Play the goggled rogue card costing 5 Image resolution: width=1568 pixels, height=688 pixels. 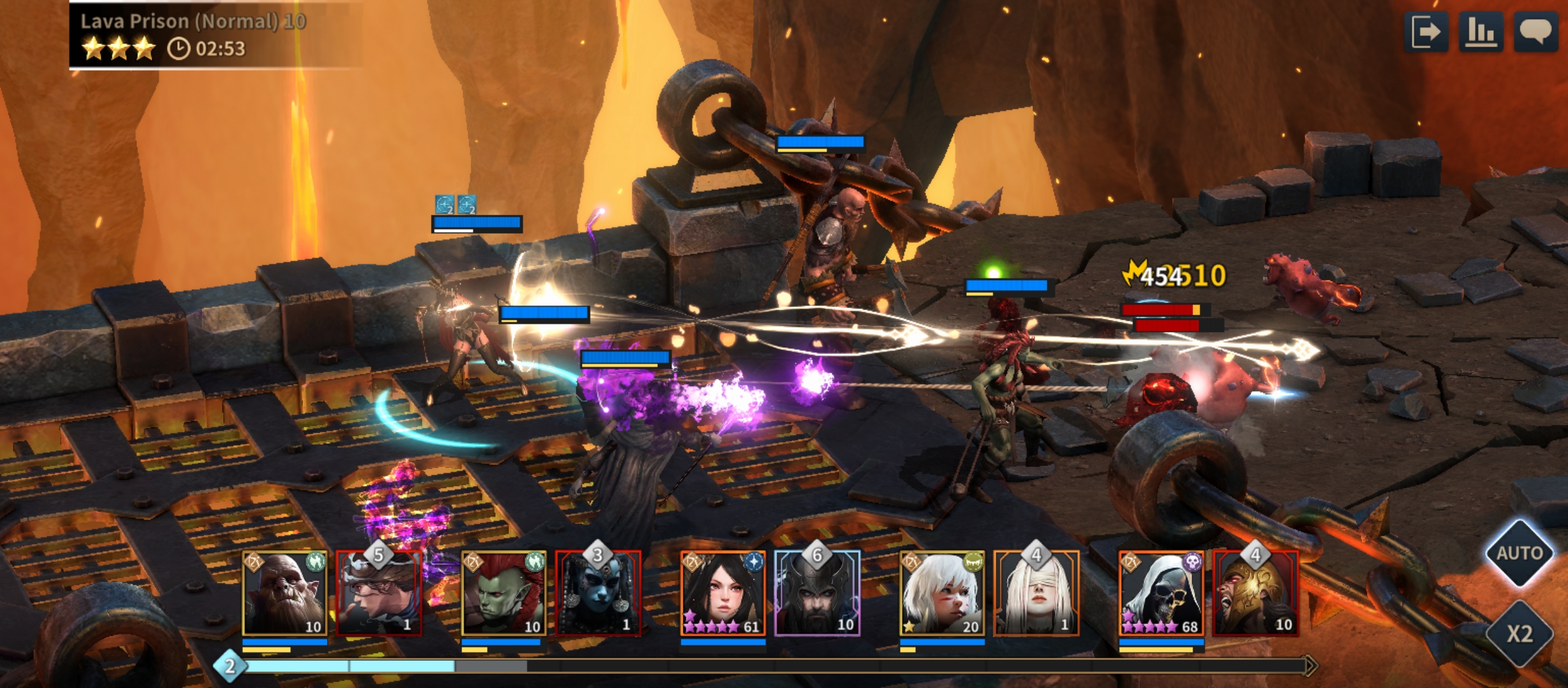pyautogui.click(x=379, y=594)
